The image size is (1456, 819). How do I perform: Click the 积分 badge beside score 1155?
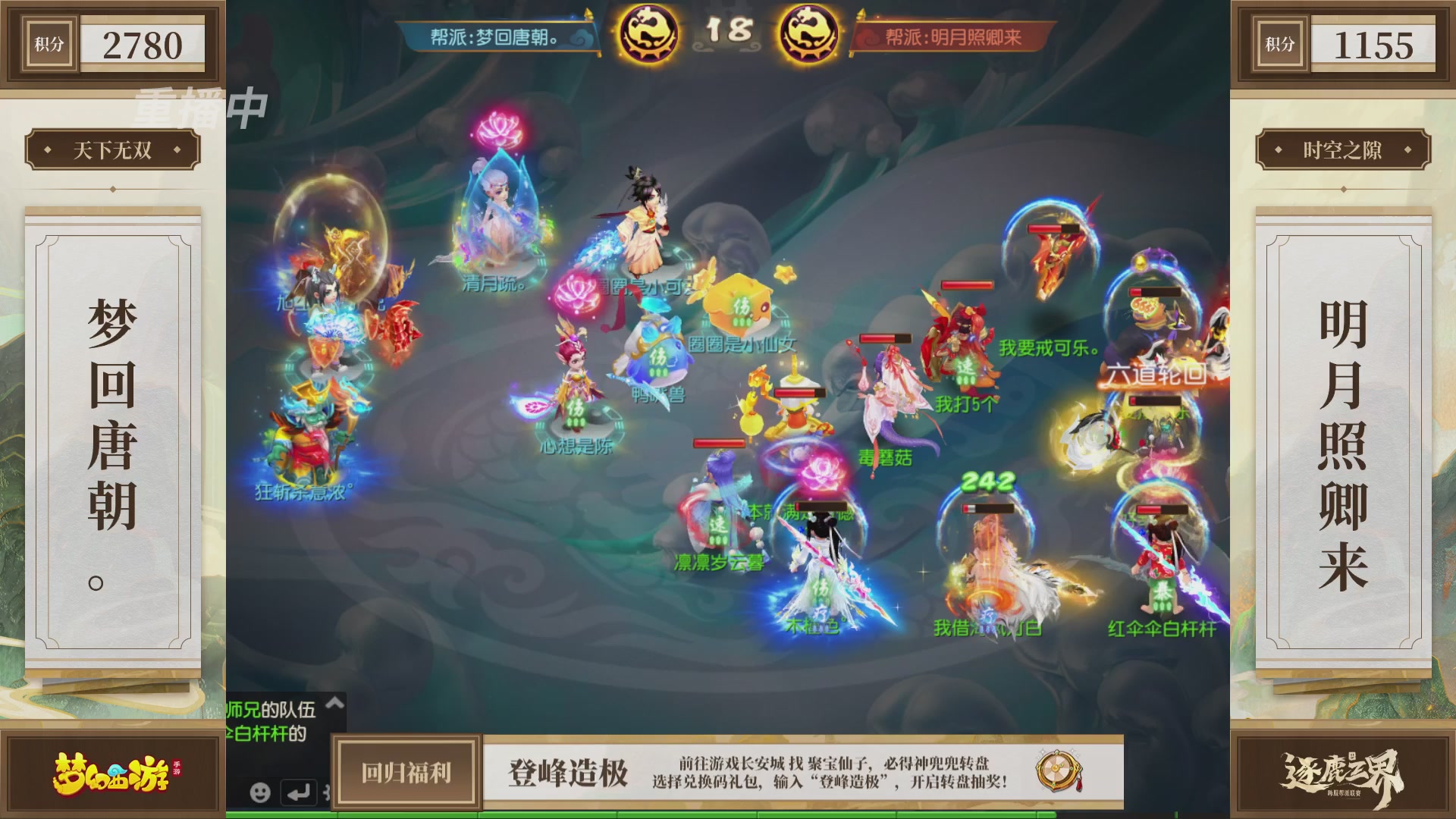pyautogui.click(x=1279, y=44)
